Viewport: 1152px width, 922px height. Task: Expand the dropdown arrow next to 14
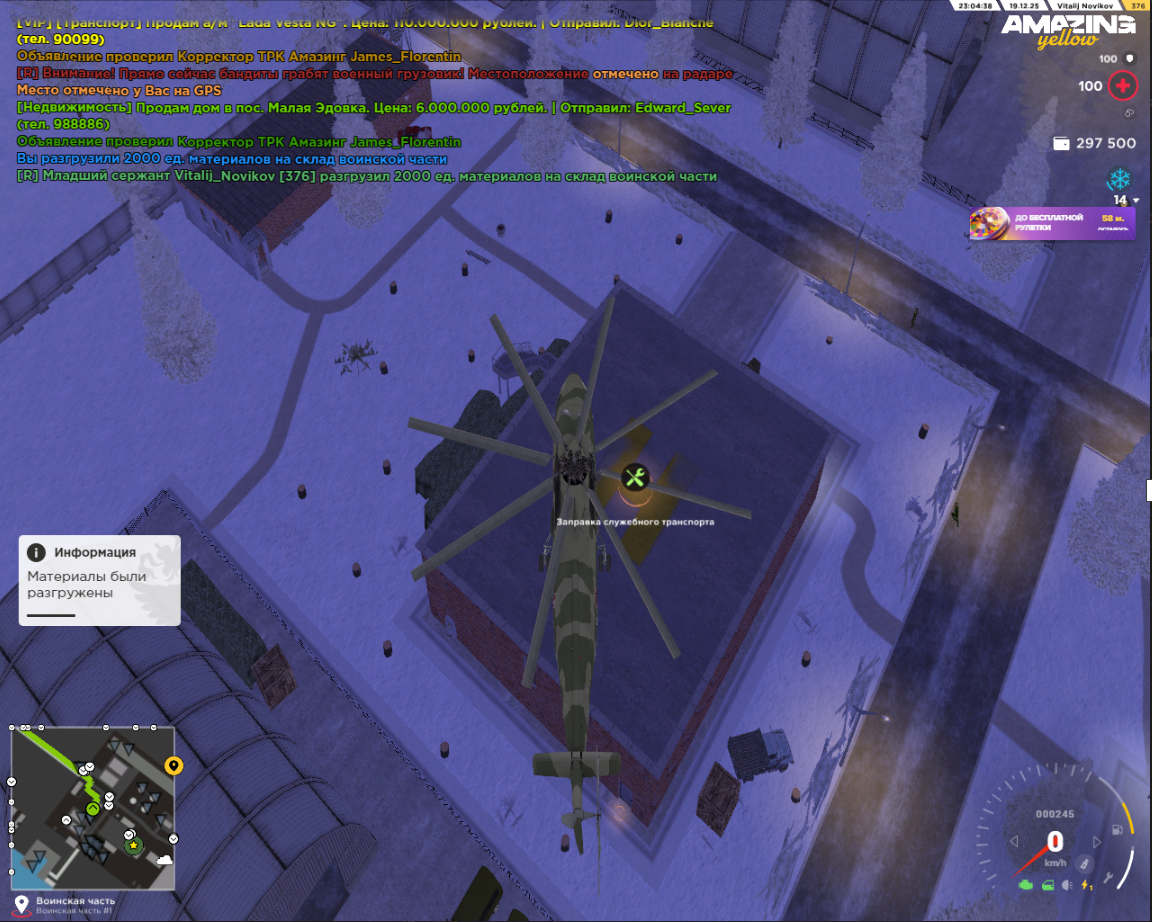[x=1135, y=201]
